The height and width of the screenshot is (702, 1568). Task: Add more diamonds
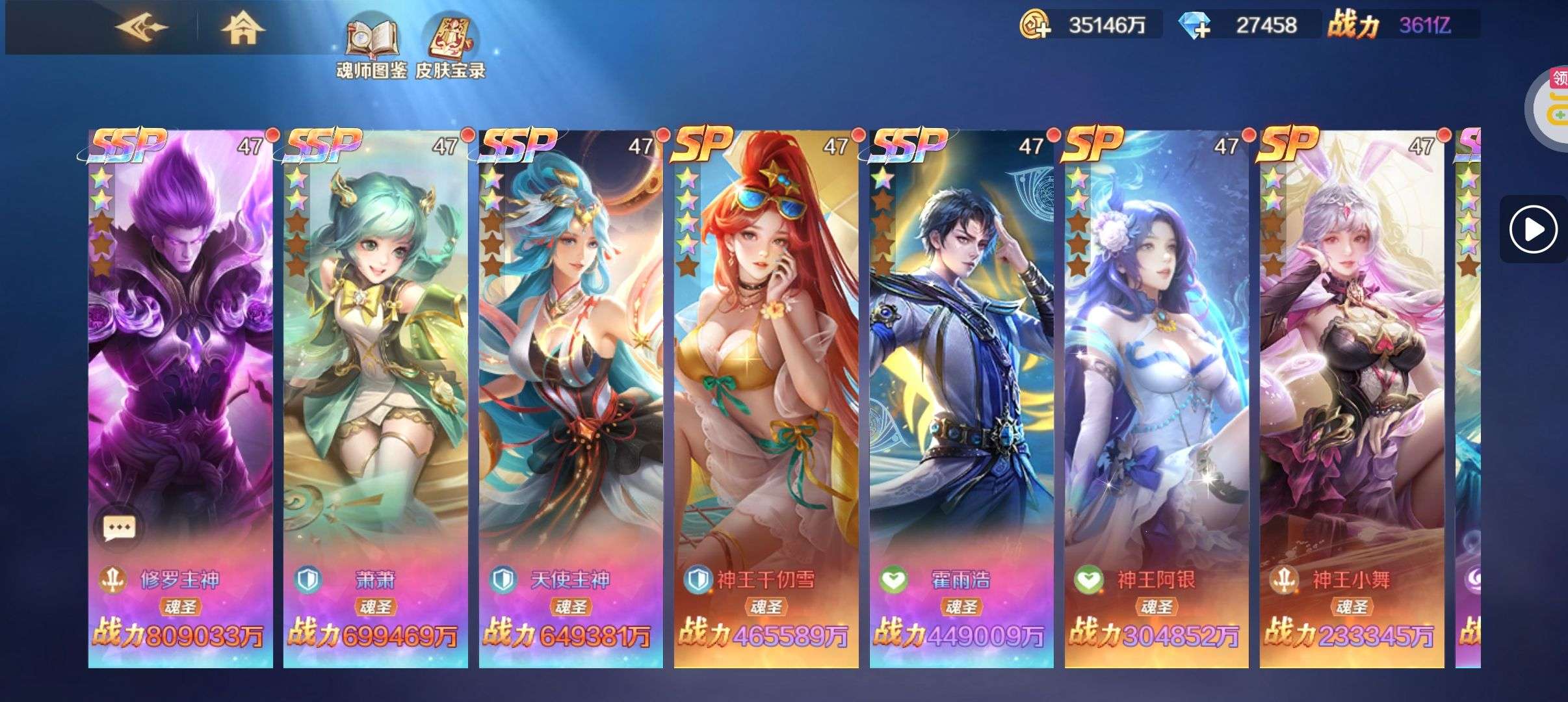pyautogui.click(x=1195, y=26)
